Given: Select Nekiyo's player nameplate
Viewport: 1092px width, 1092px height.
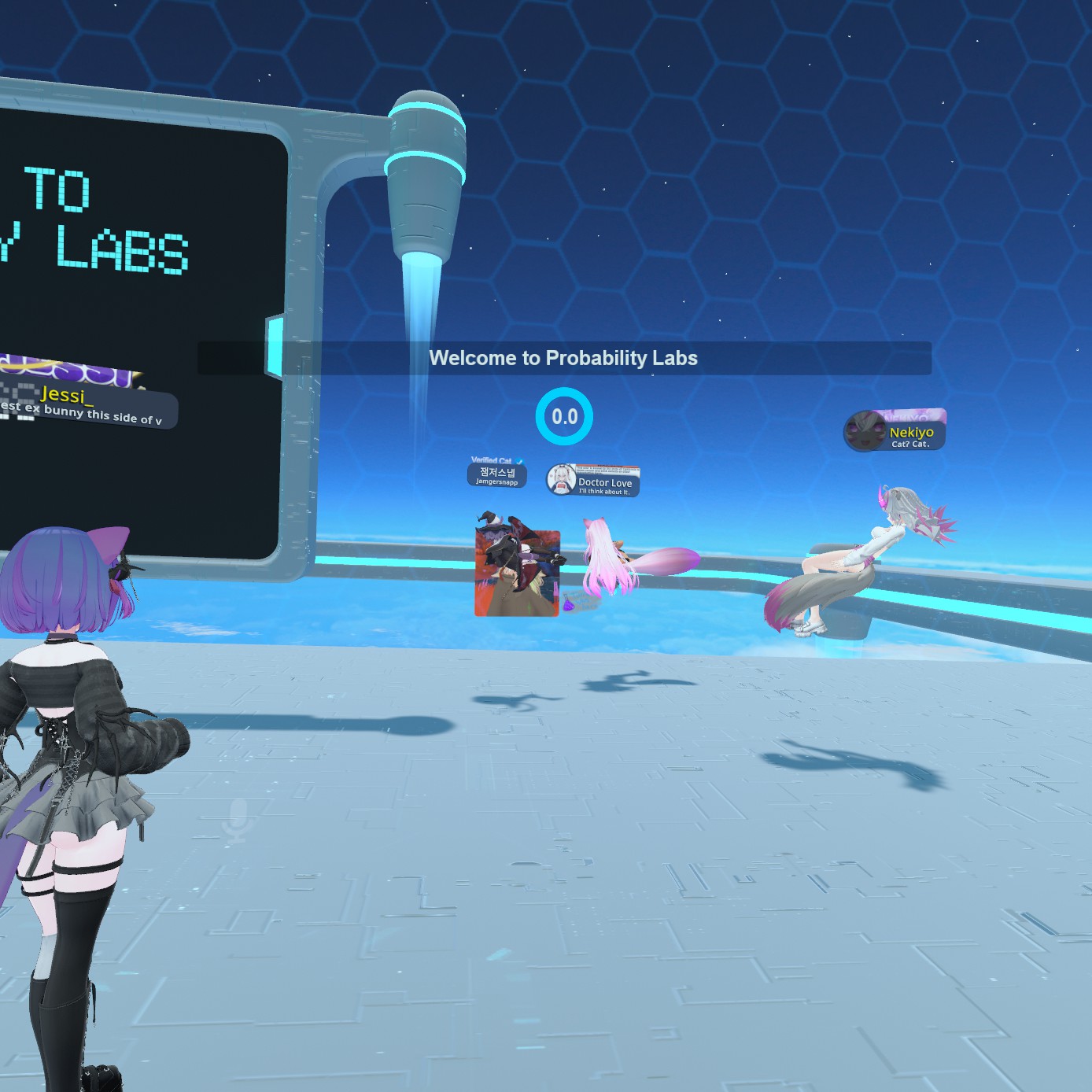Looking at the screenshot, I should (x=895, y=433).
